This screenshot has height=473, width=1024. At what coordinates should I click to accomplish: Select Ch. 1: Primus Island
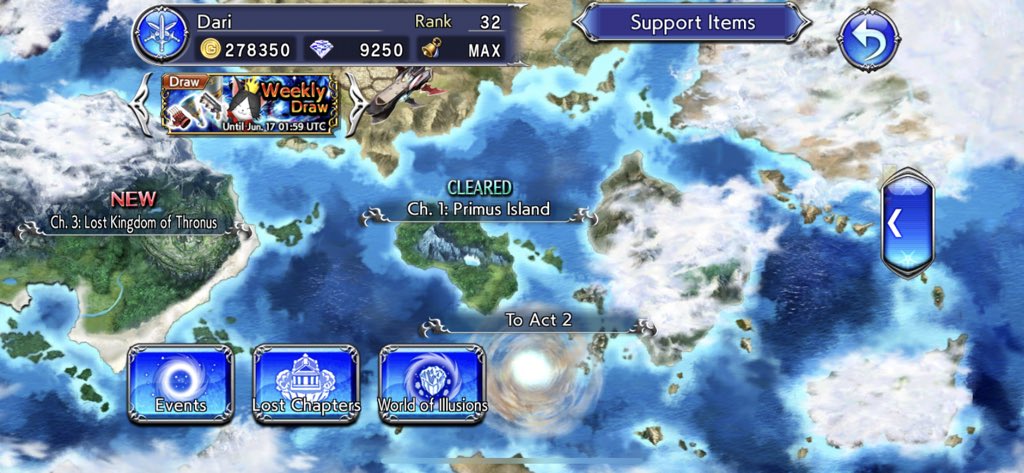click(478, 210)
